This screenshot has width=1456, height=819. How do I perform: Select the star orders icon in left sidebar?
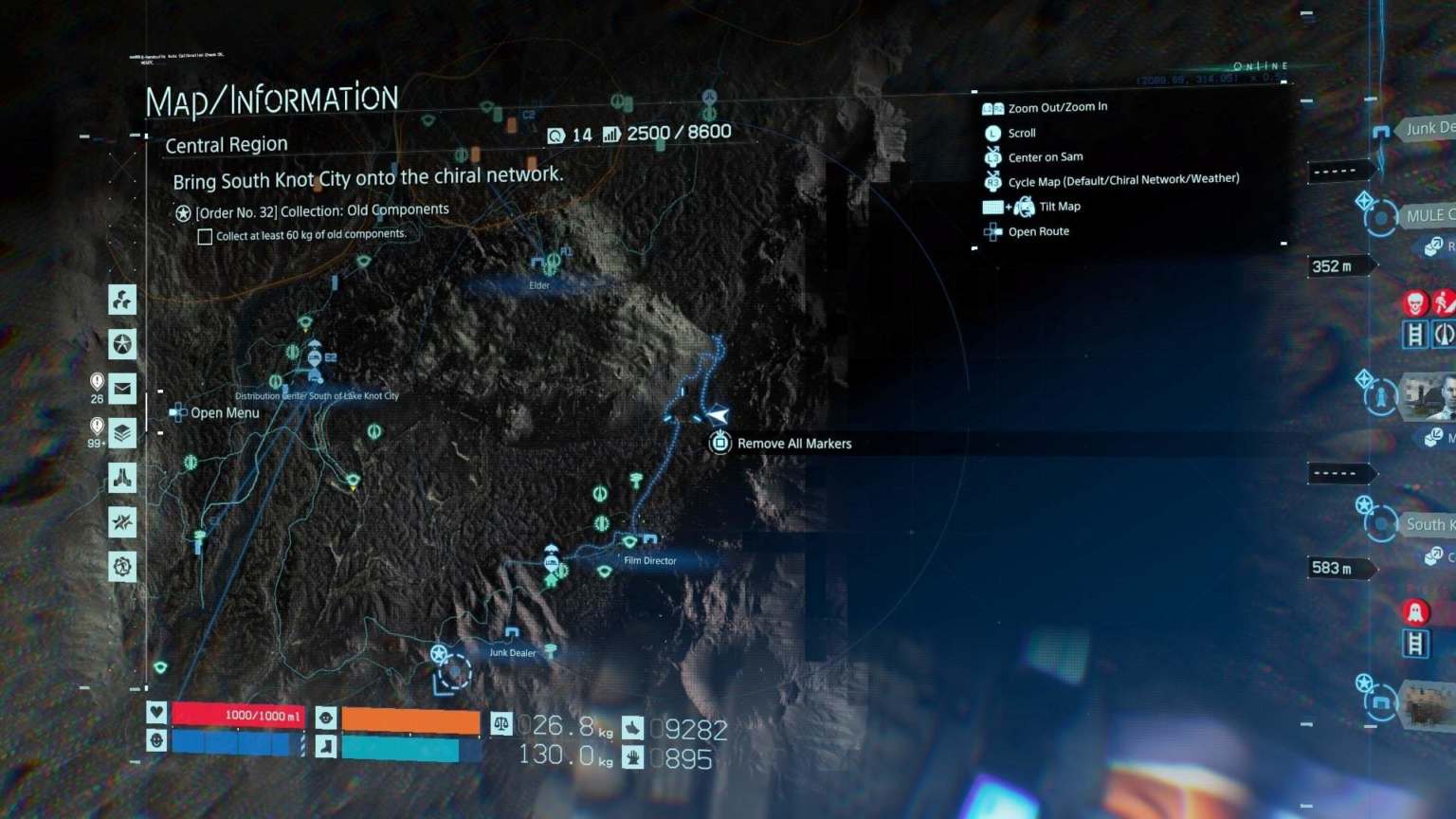tap(121, 344)
